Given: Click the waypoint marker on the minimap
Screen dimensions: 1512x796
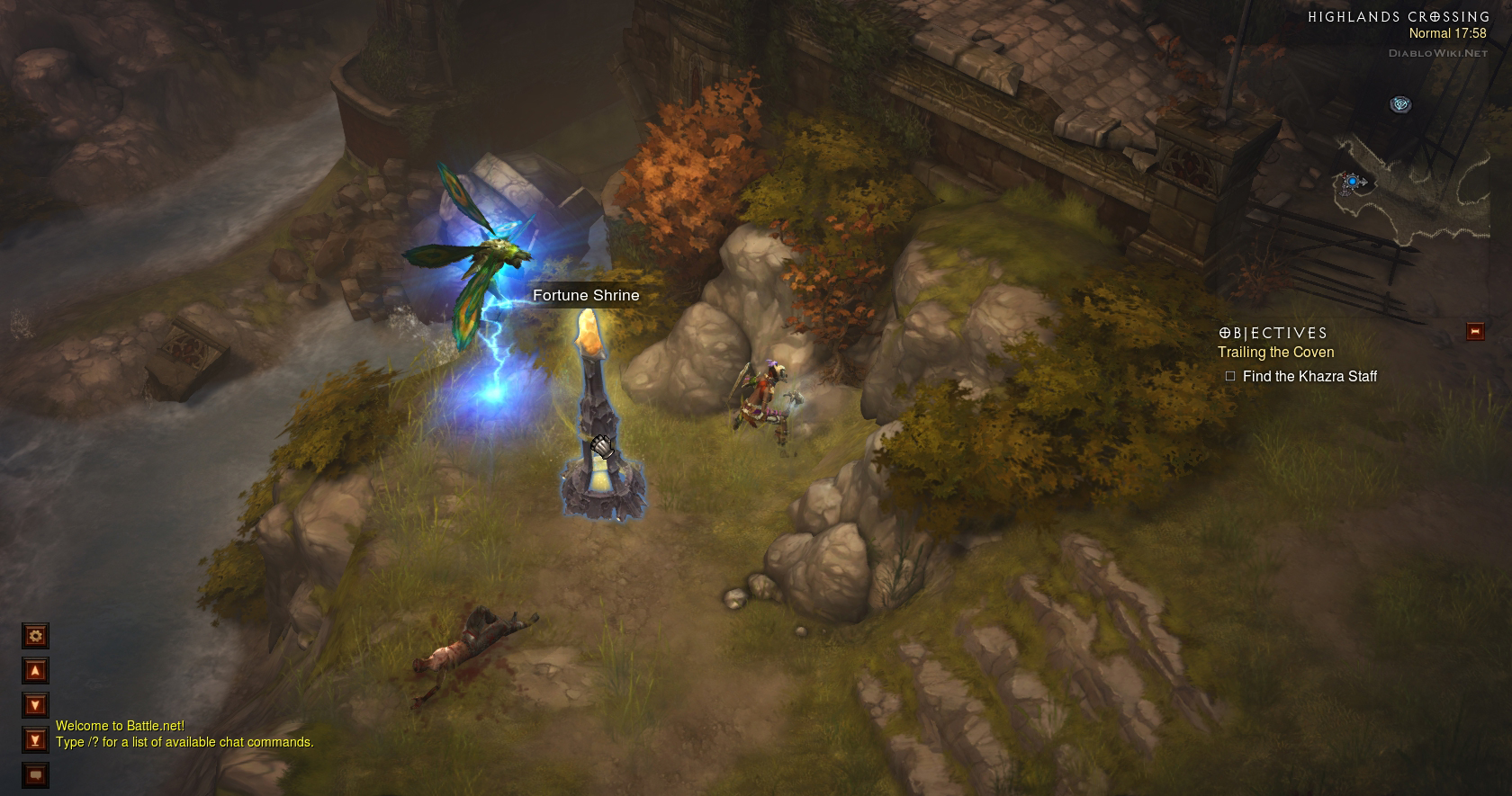Looking at the screenshot, I should 1399,105.
